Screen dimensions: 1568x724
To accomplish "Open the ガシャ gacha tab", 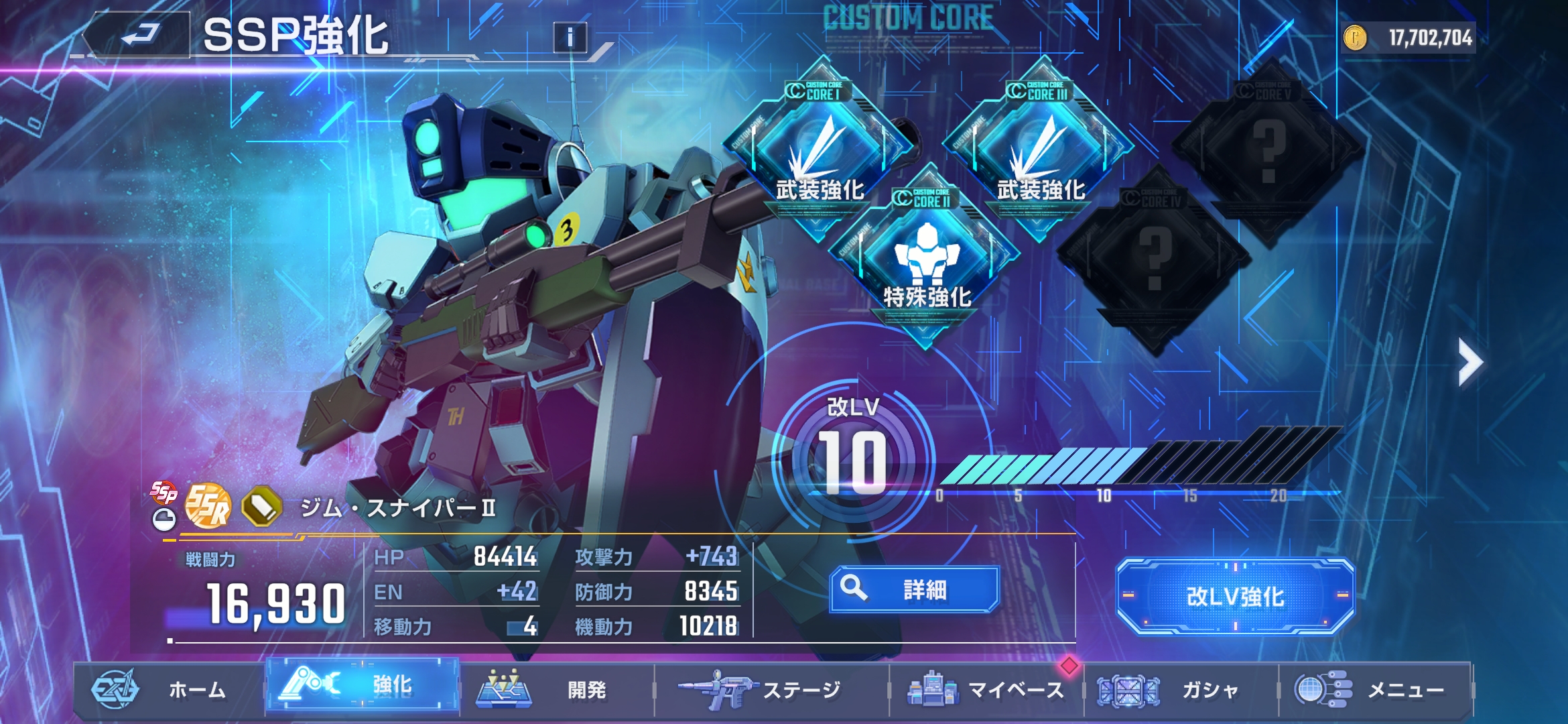I will (1181, 689).
